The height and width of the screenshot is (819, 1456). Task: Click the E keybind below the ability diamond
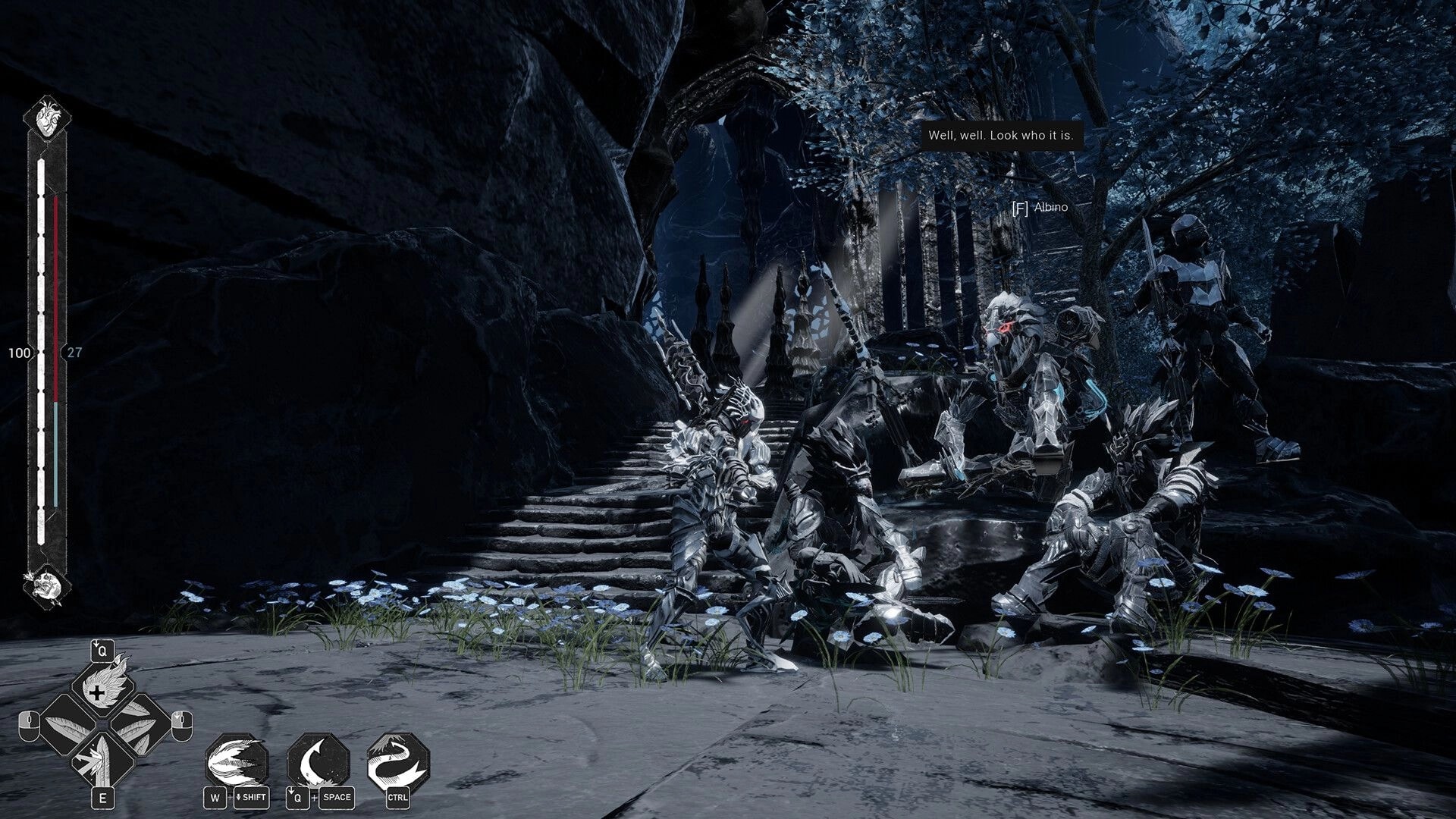pos(102,797)
